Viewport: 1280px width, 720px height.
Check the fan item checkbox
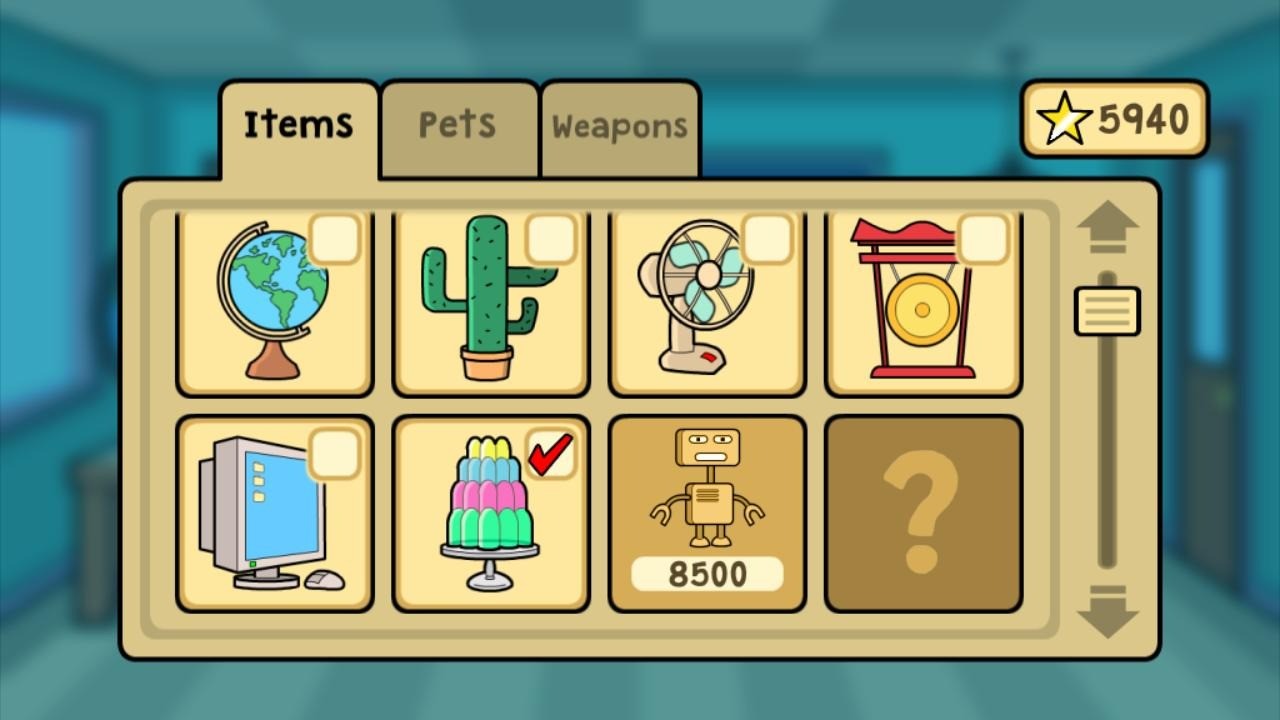pyautogui.click(x=769, y=238)
